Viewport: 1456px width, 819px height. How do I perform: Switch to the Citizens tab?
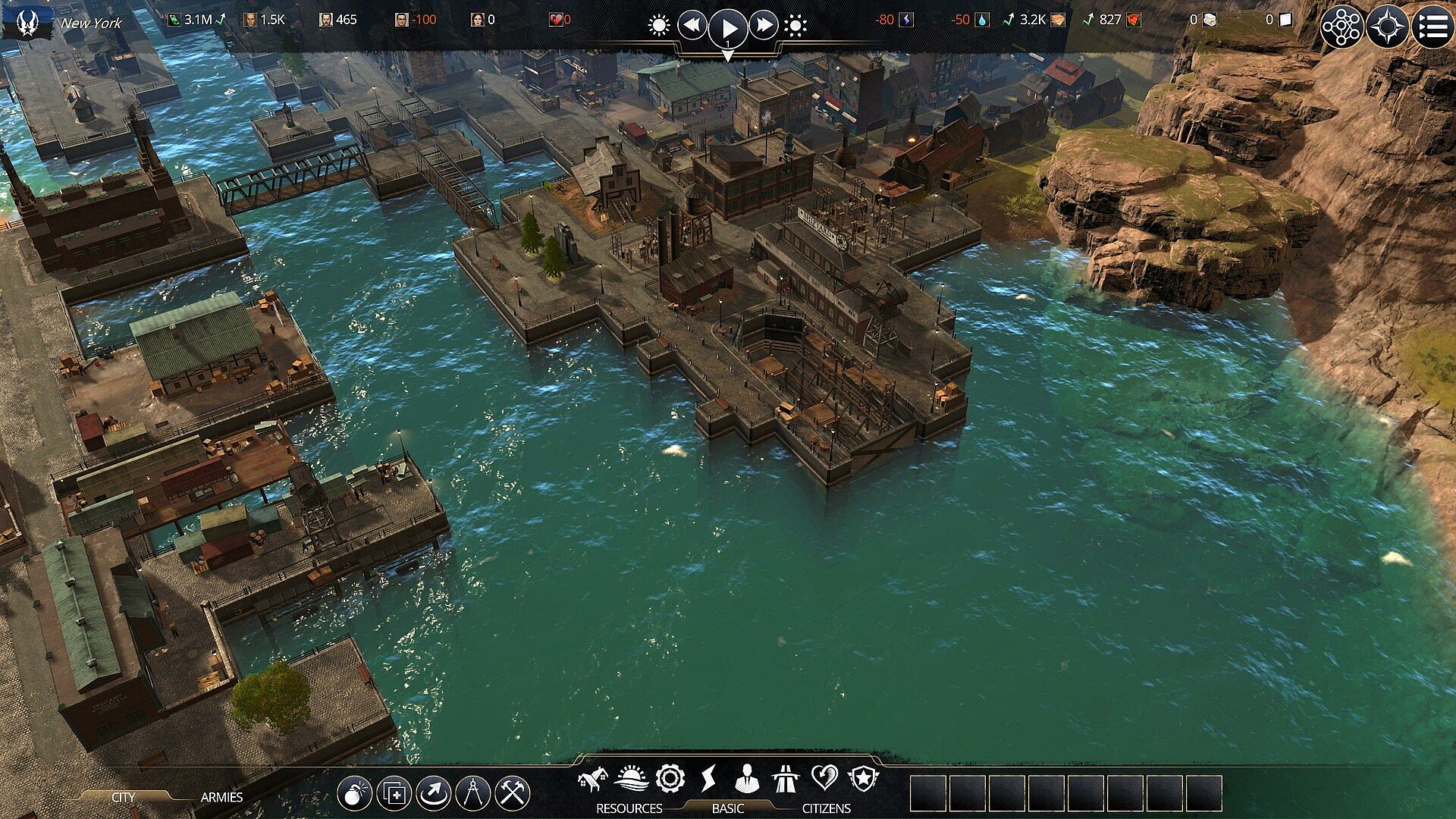tap(826, 808)
